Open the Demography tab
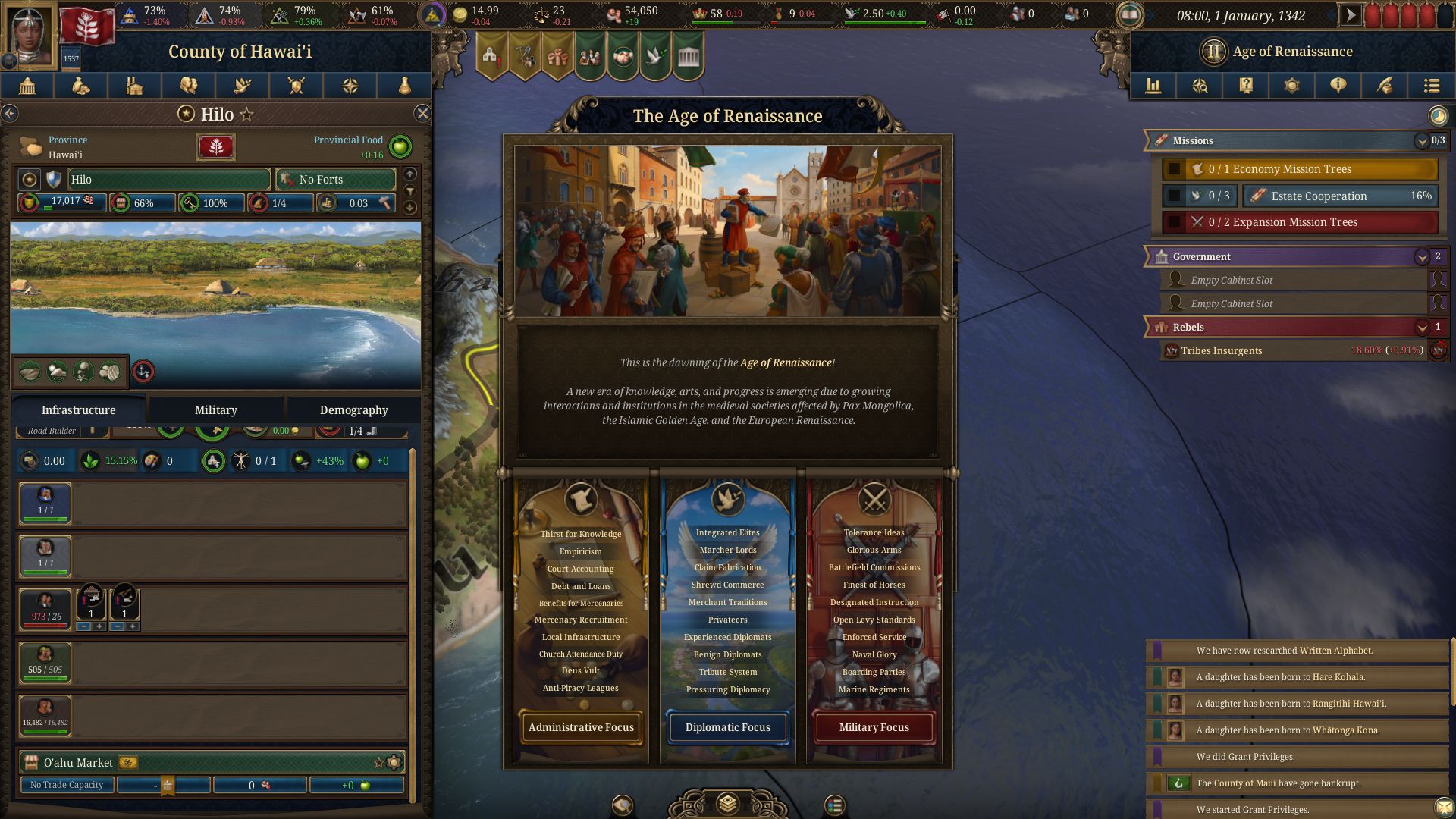The image size is (1456, 819). pos(353,410)
